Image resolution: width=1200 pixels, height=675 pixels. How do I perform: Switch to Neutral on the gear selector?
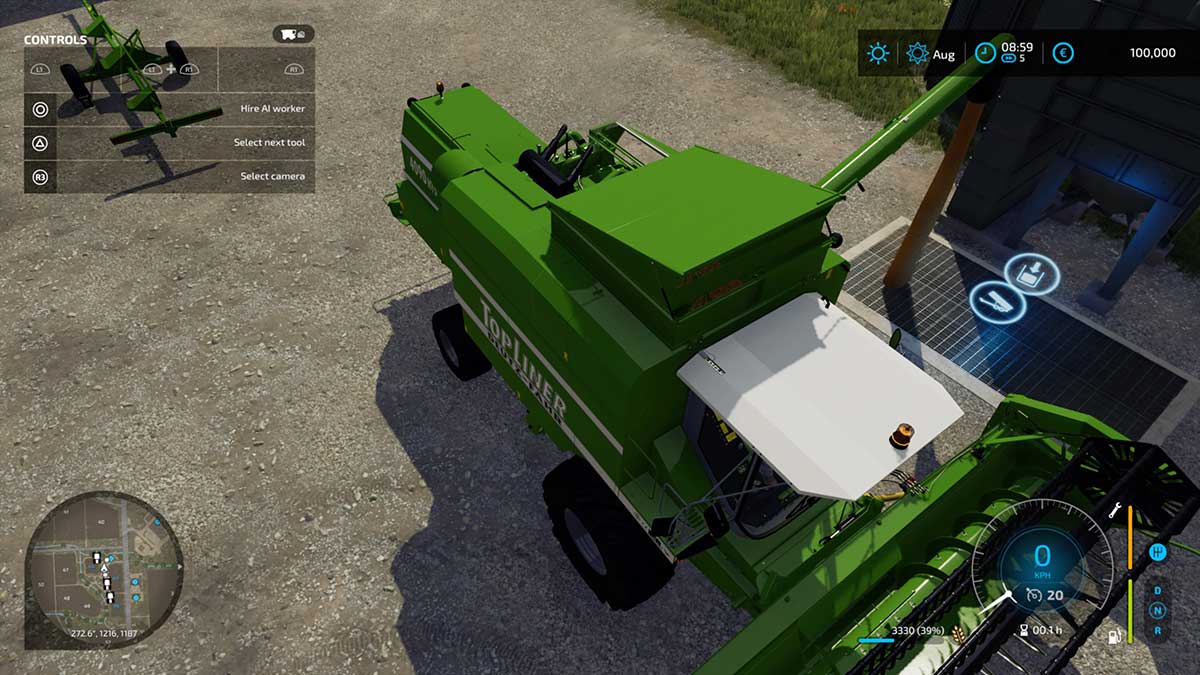1157,610
